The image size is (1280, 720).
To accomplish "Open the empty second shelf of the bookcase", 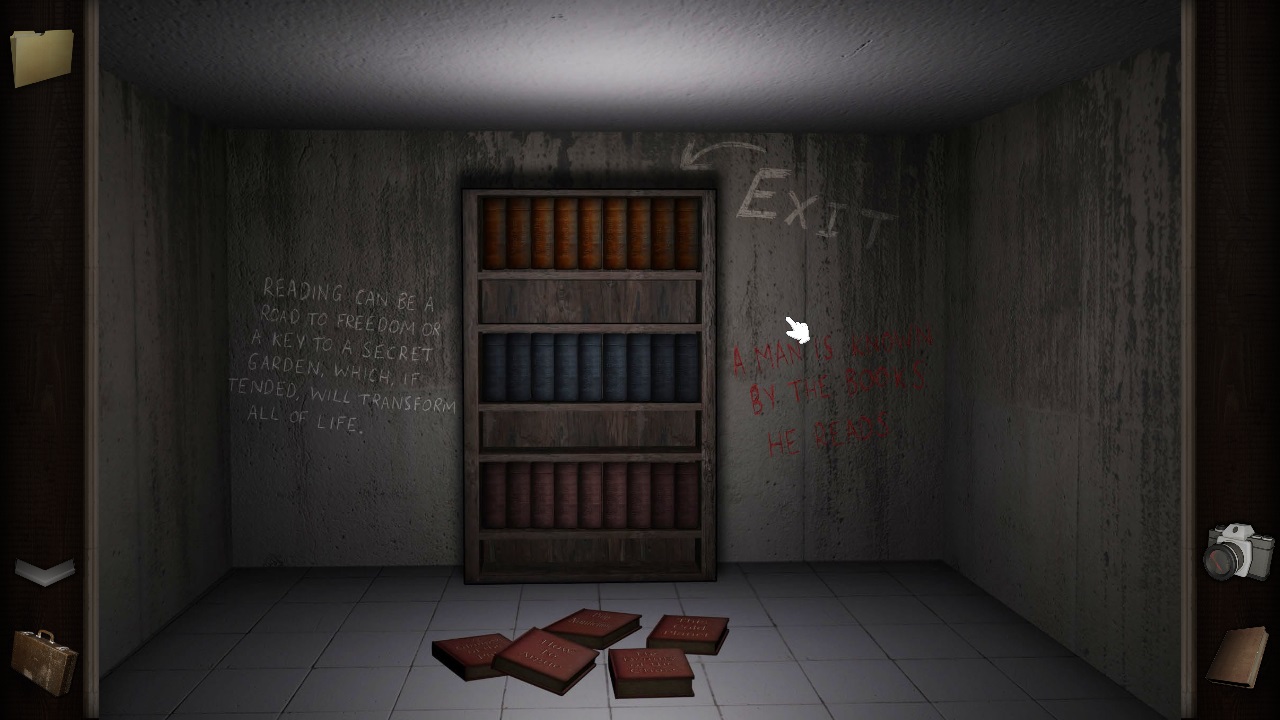I will [590, 300].
